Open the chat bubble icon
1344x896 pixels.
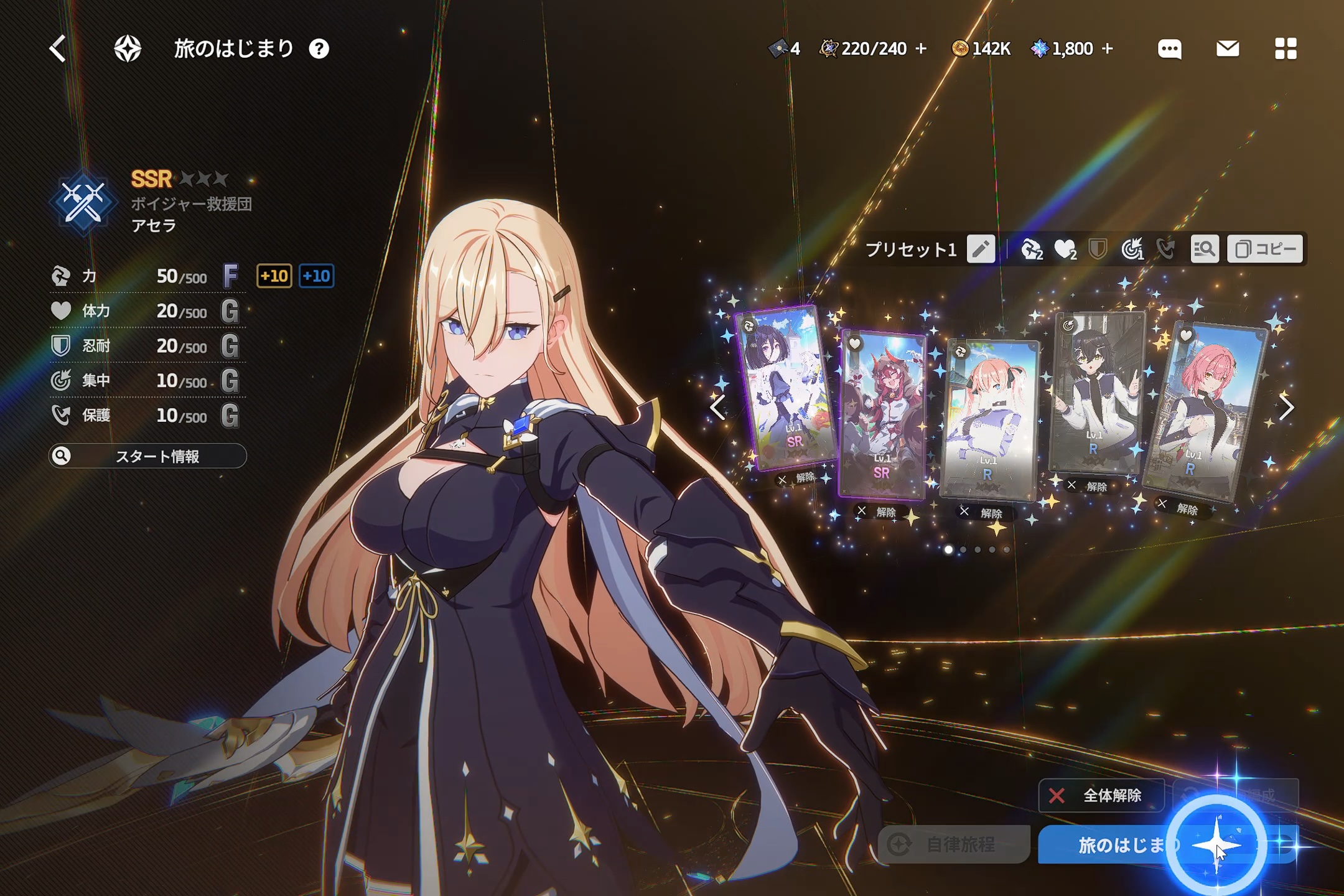[x=1169, y=49]
